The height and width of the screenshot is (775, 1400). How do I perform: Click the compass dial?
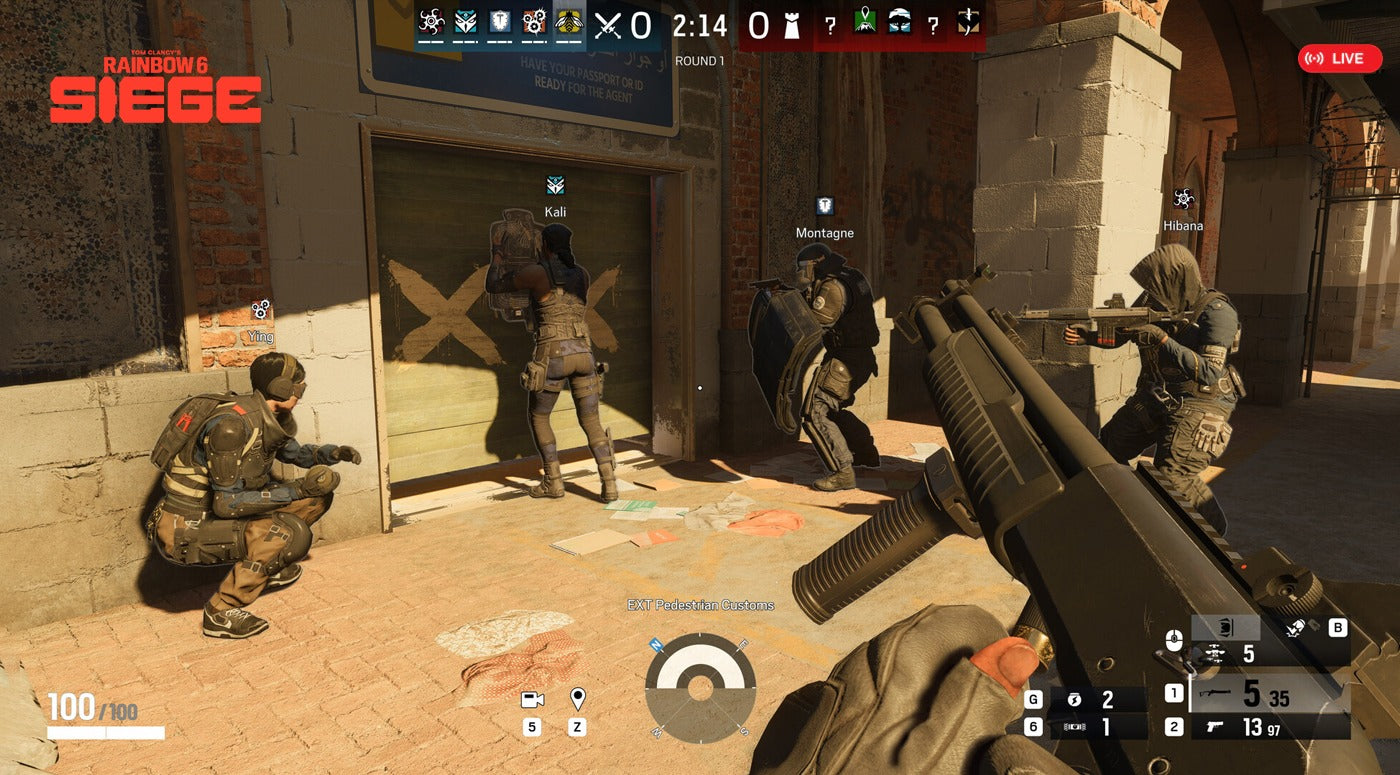700,688
